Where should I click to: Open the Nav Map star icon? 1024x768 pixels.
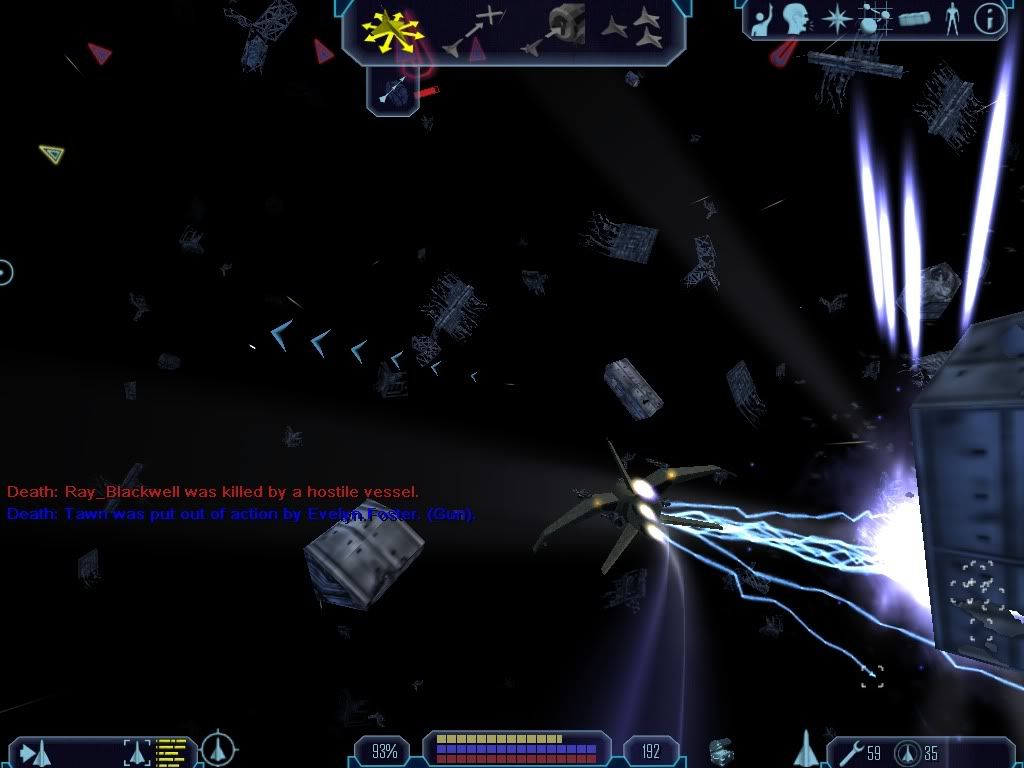click(x=836, y=19)
